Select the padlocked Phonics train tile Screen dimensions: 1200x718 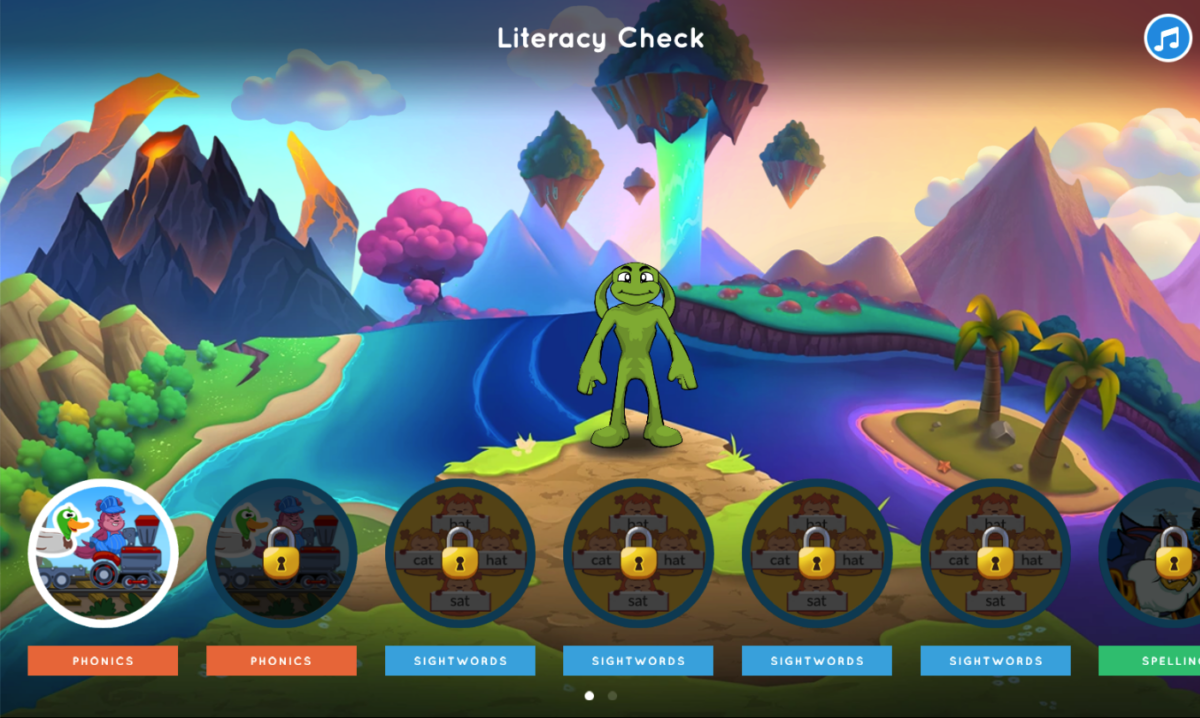281,553
